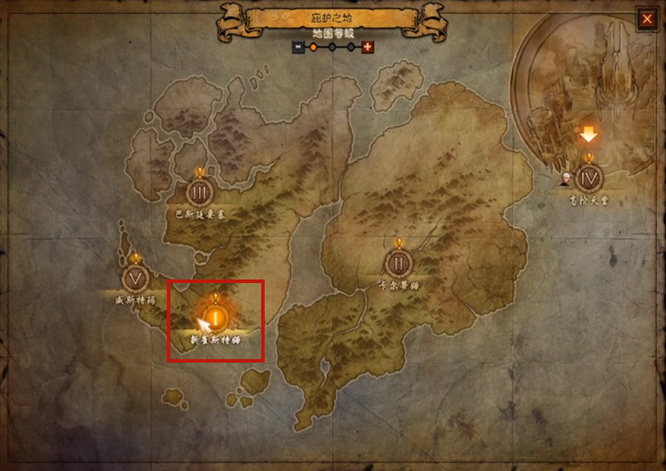Click the red map level plus button
The width and height of the screenshot is (666, 471).
click(x=367, y=47)
